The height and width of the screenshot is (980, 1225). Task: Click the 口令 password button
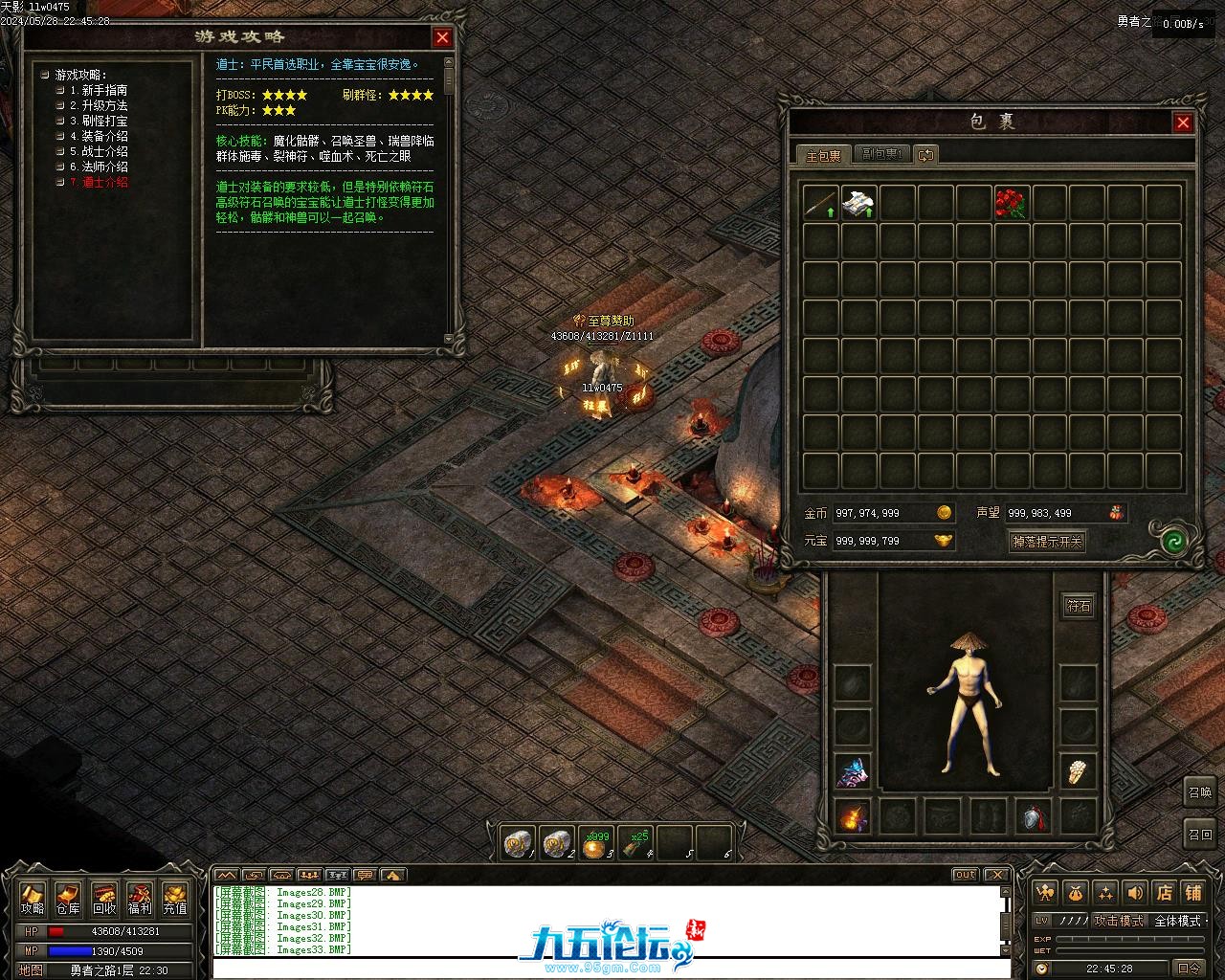(1190, 969)
